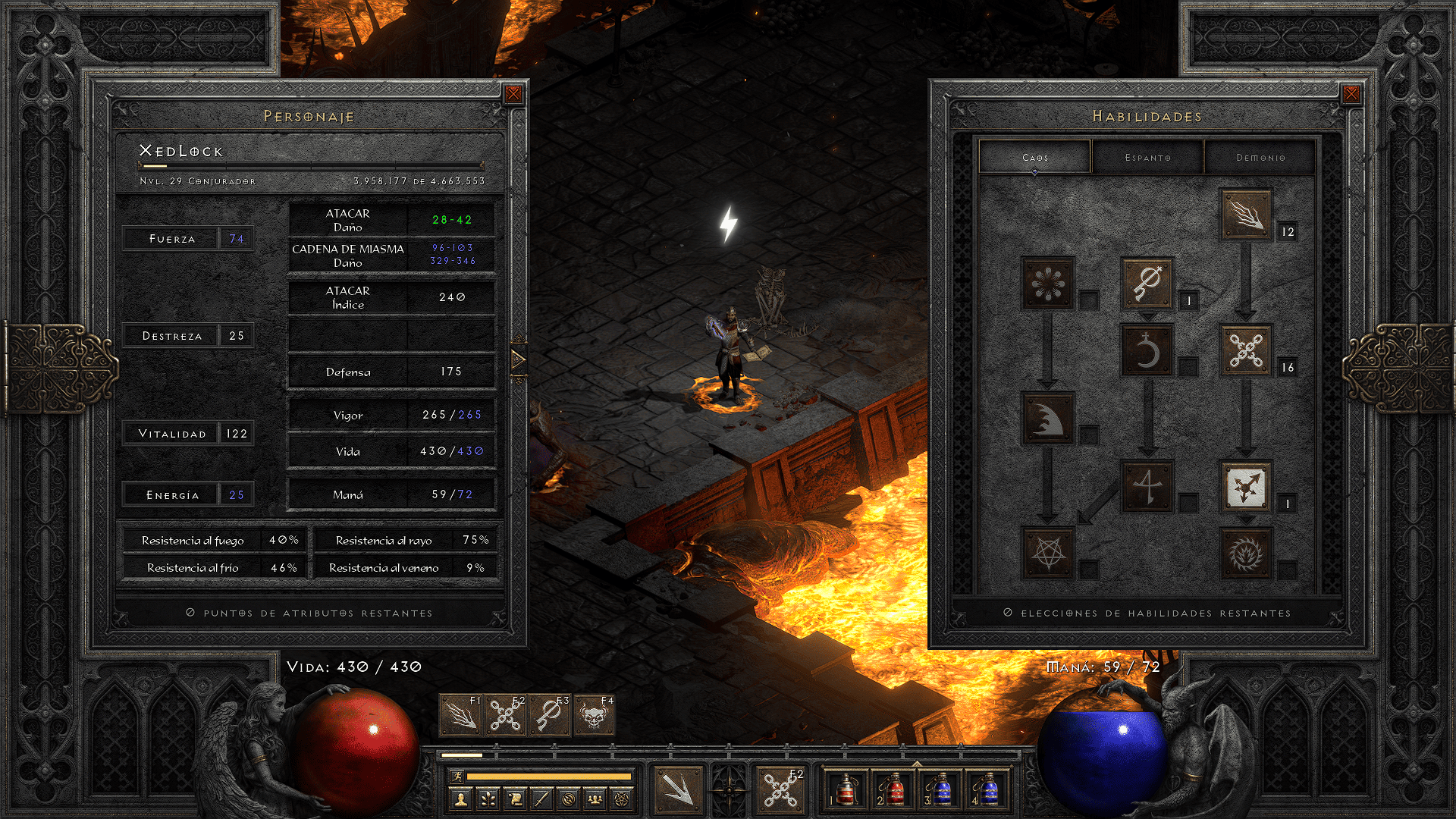
Task: Activate the F1 claw streaks hotkey skill
Action: pos(460,716)
